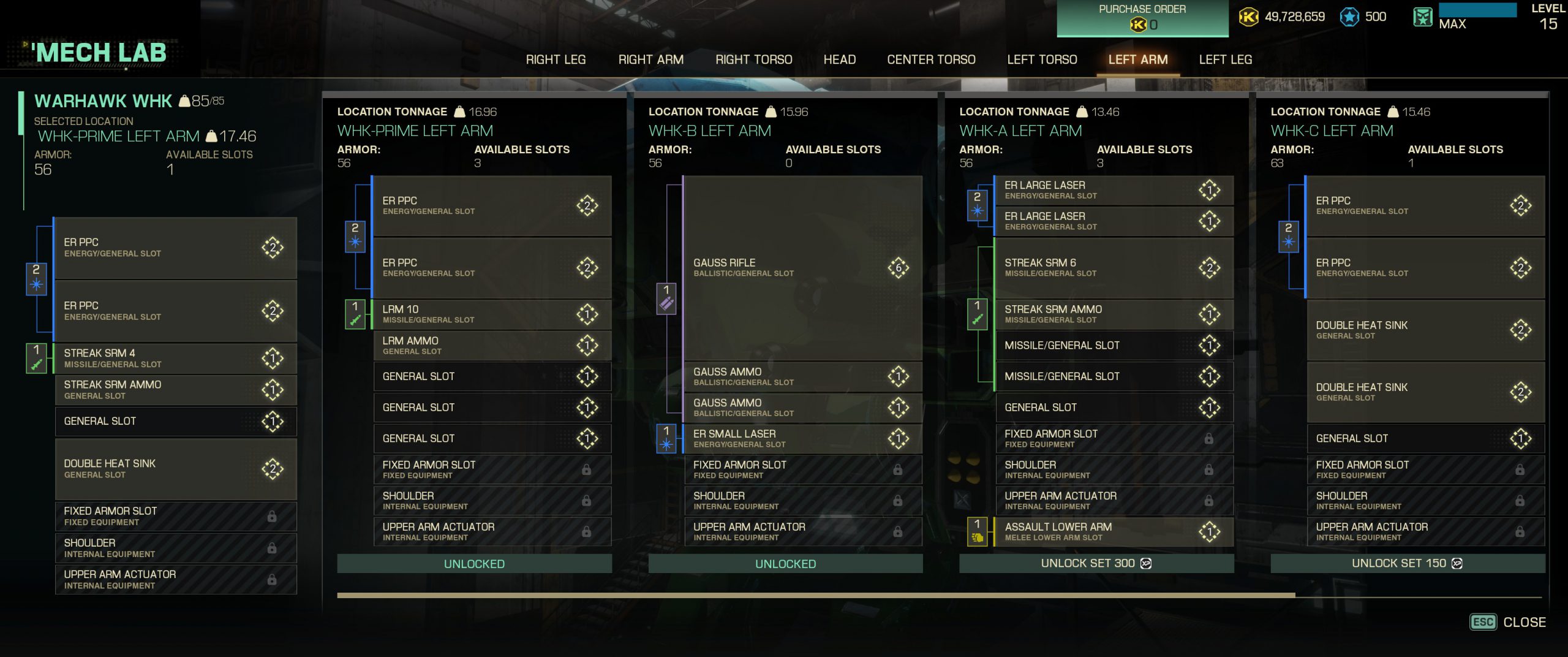The height and width of the screenshot is (657, 1568).
Task: Show the Center Torso tab
Action: pyautogui.click(x=931, y=59)
